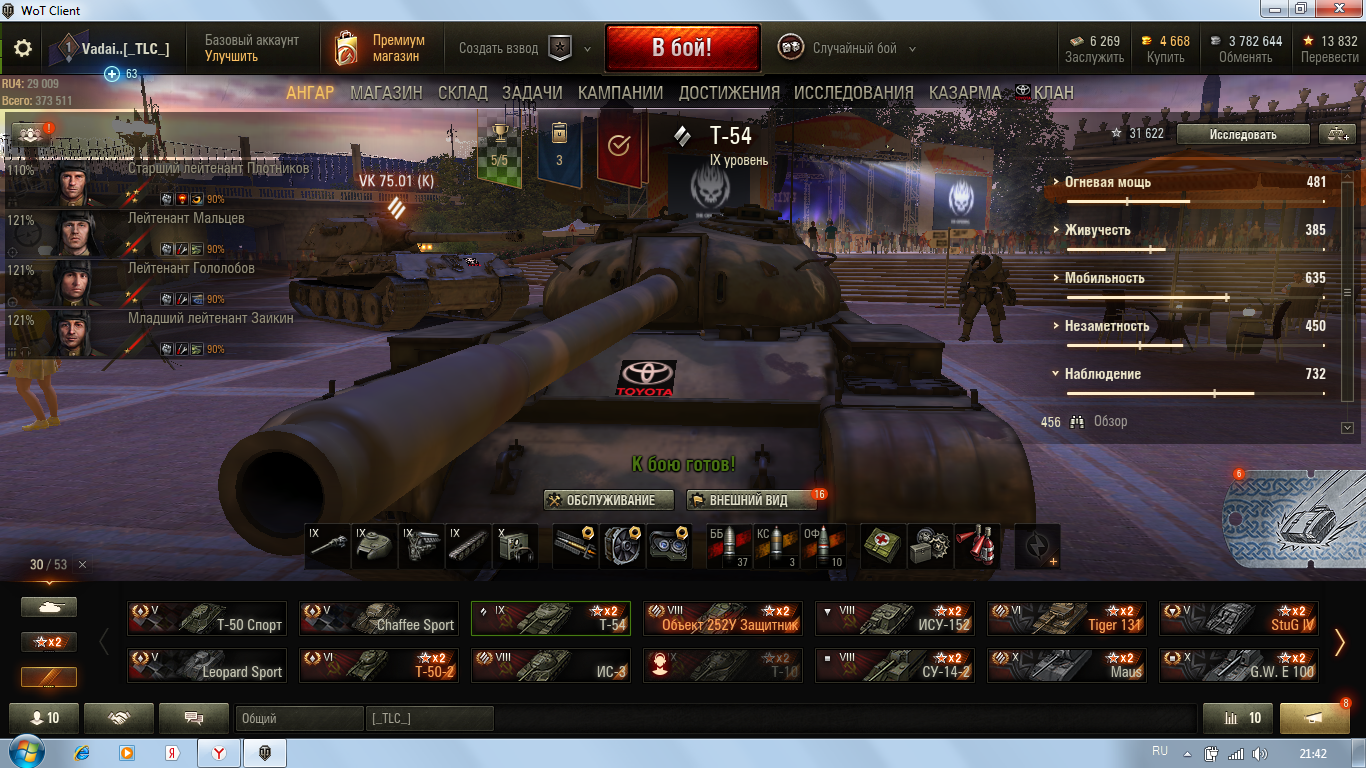This screenshot has height=768, width=1366.
Task: Switch to the МАГАЗИН tab
Action: [x=386, y=93]
